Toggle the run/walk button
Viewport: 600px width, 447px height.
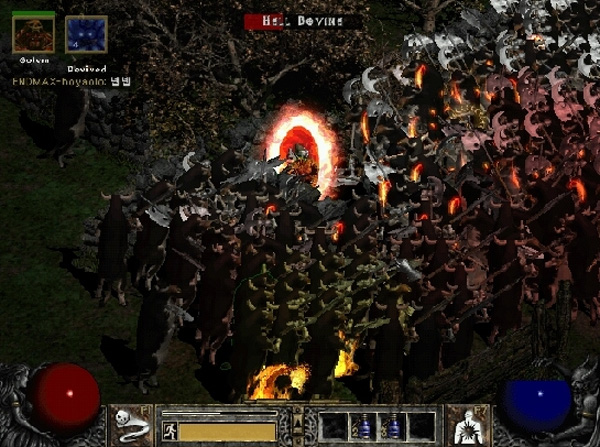pyautogui.click(x=169, y=430)
